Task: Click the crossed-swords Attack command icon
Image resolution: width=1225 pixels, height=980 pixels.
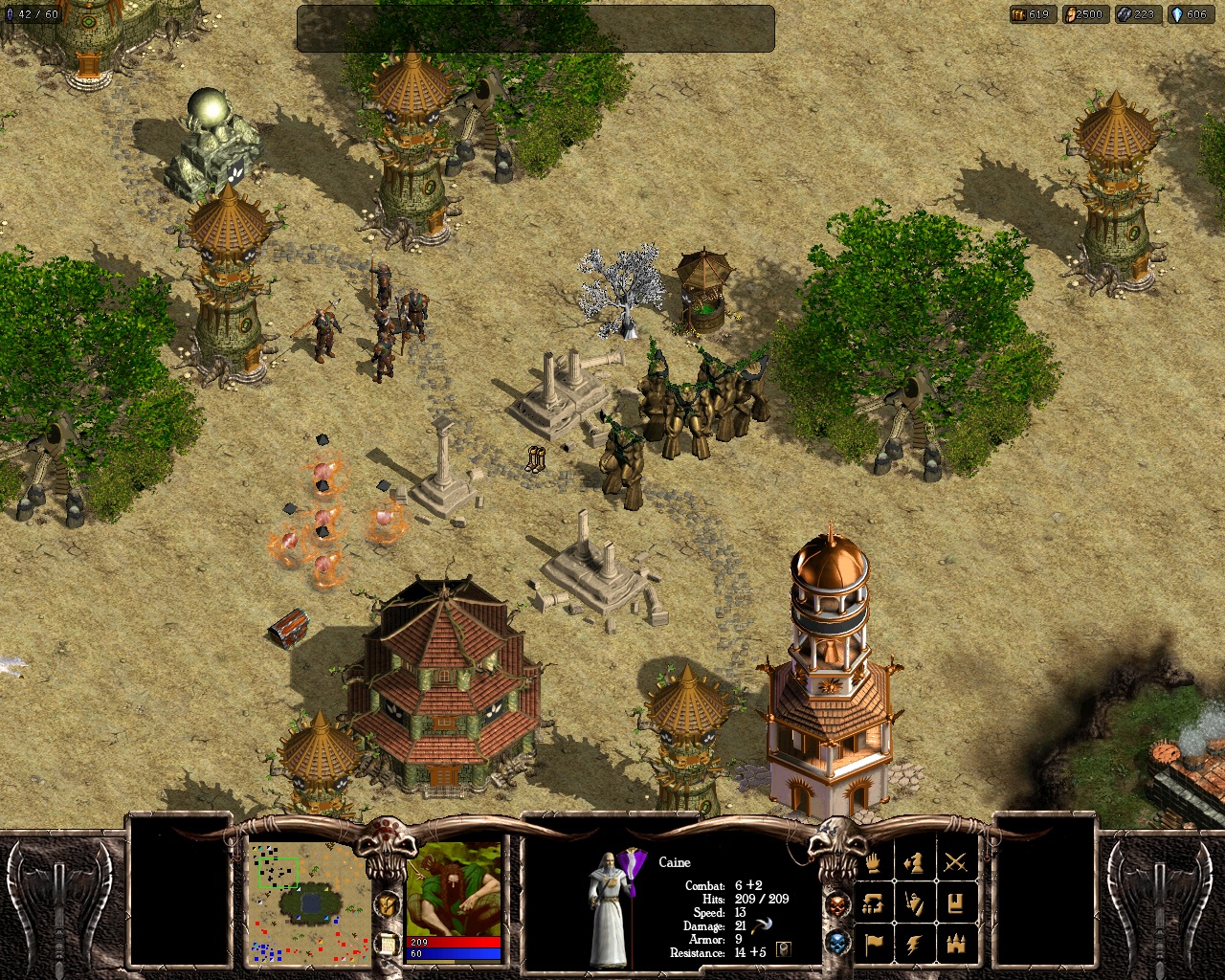Action: [x=955, y=862]
